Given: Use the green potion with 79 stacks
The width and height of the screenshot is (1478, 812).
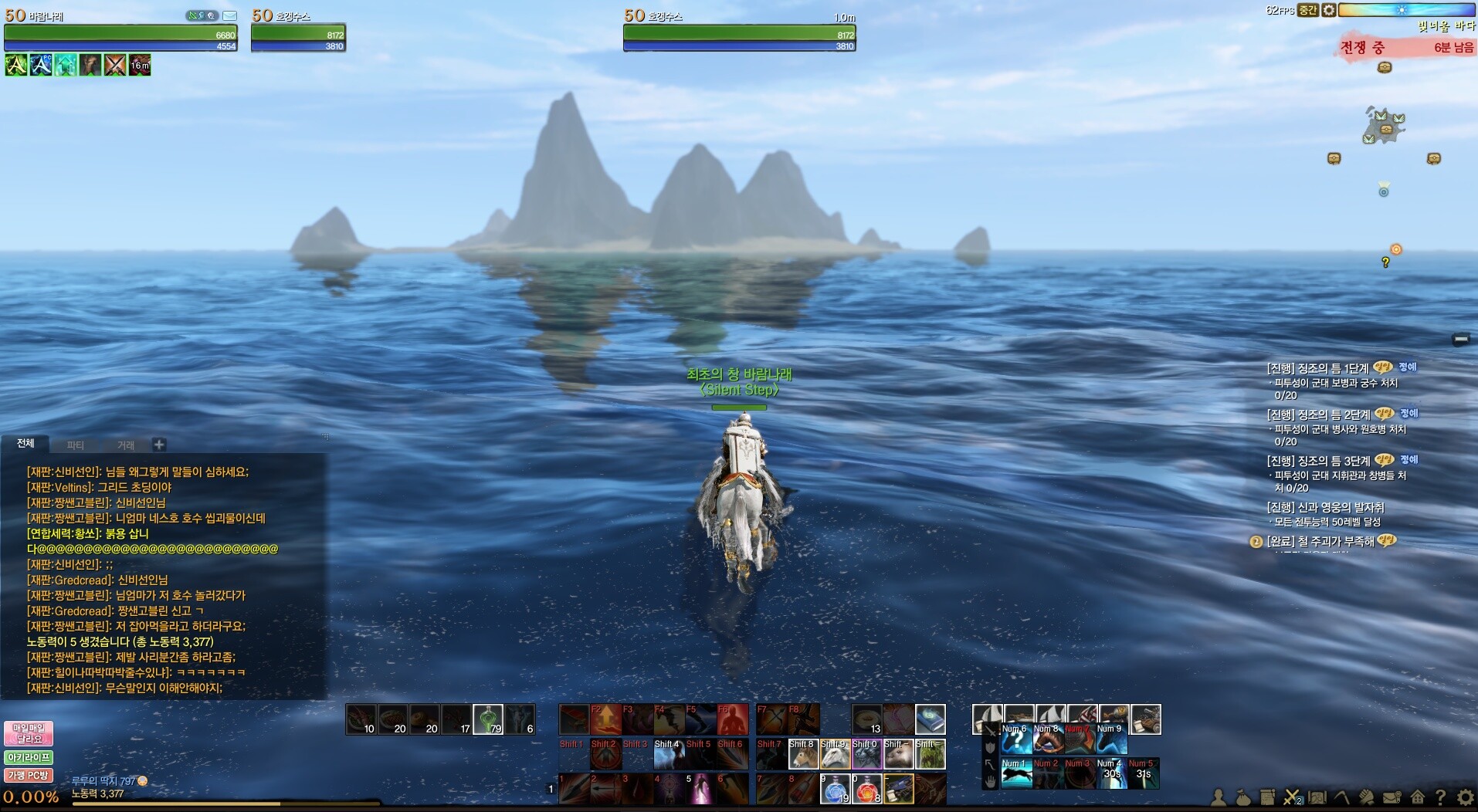Looking at the screenshot, I should pyautogui.click(x=487, y=719).
